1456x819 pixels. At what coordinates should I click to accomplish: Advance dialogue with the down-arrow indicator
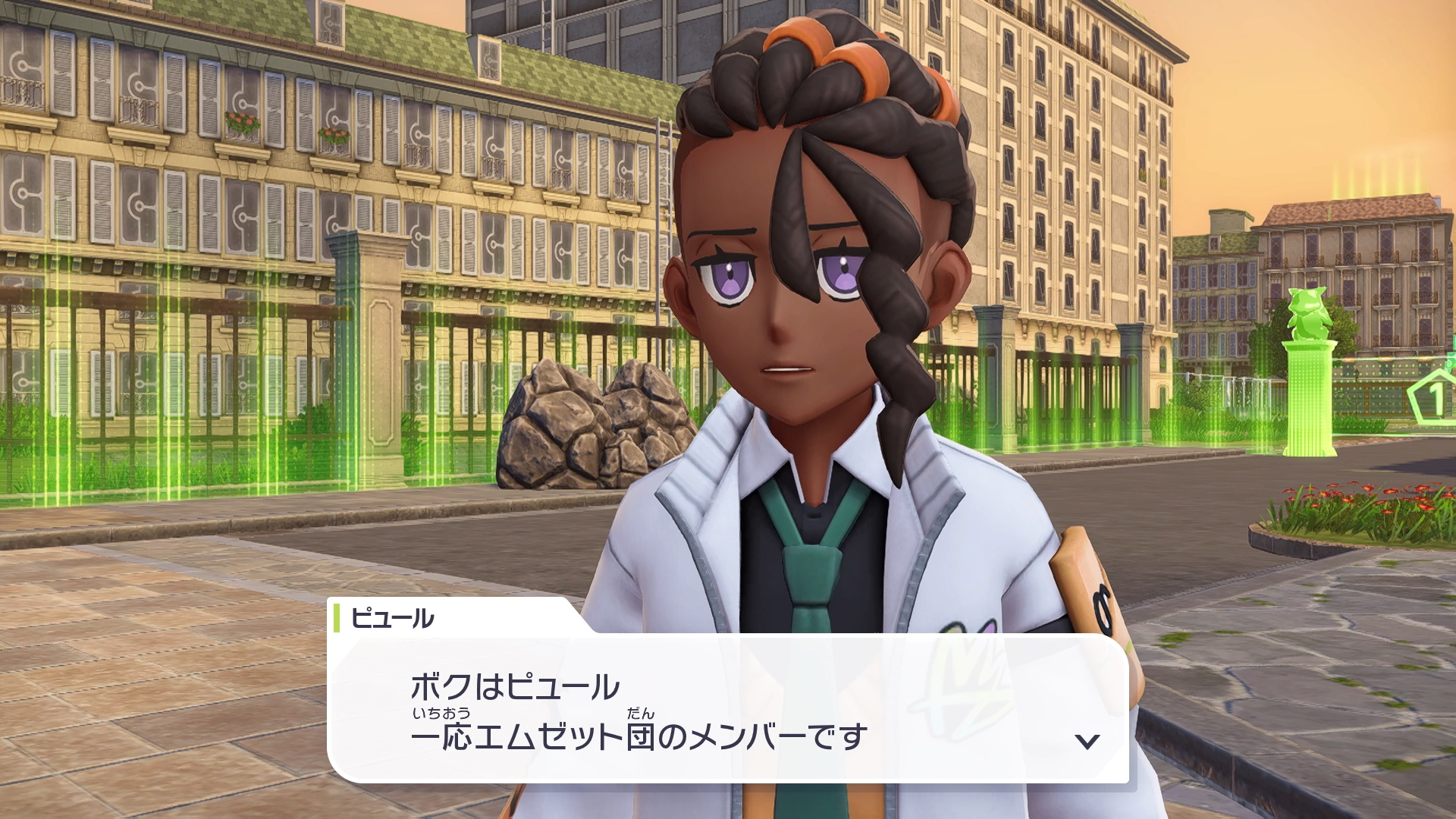(1087, 741)
